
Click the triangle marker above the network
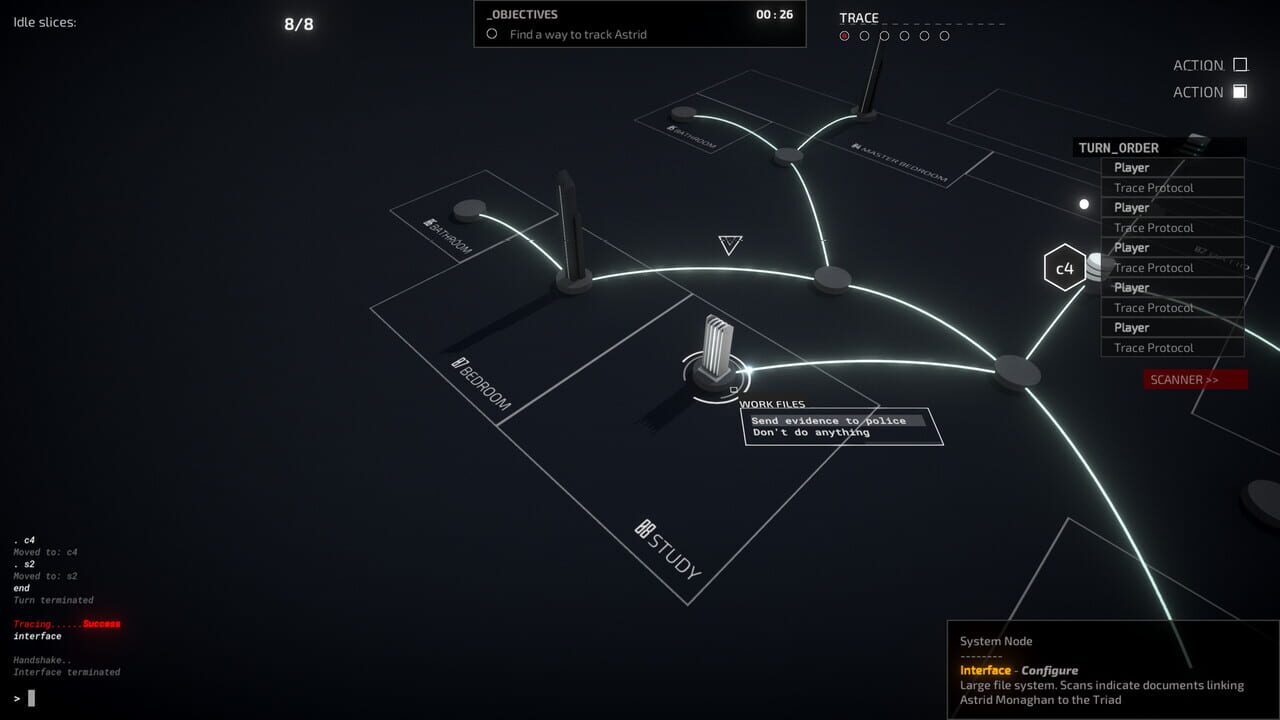coord(729,245)
